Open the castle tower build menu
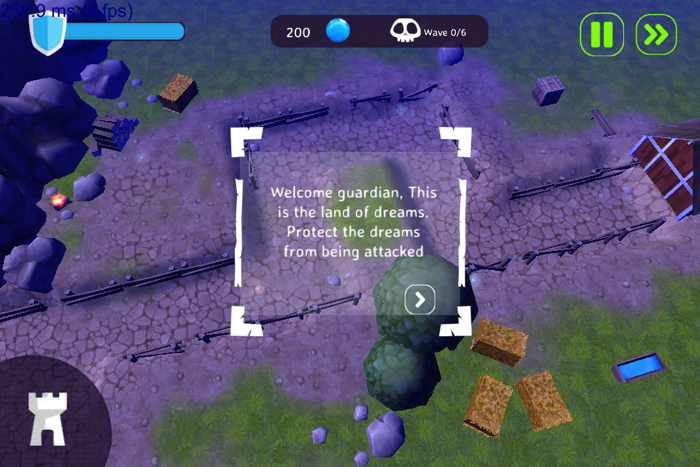700x467 pixels. (46, 417)
